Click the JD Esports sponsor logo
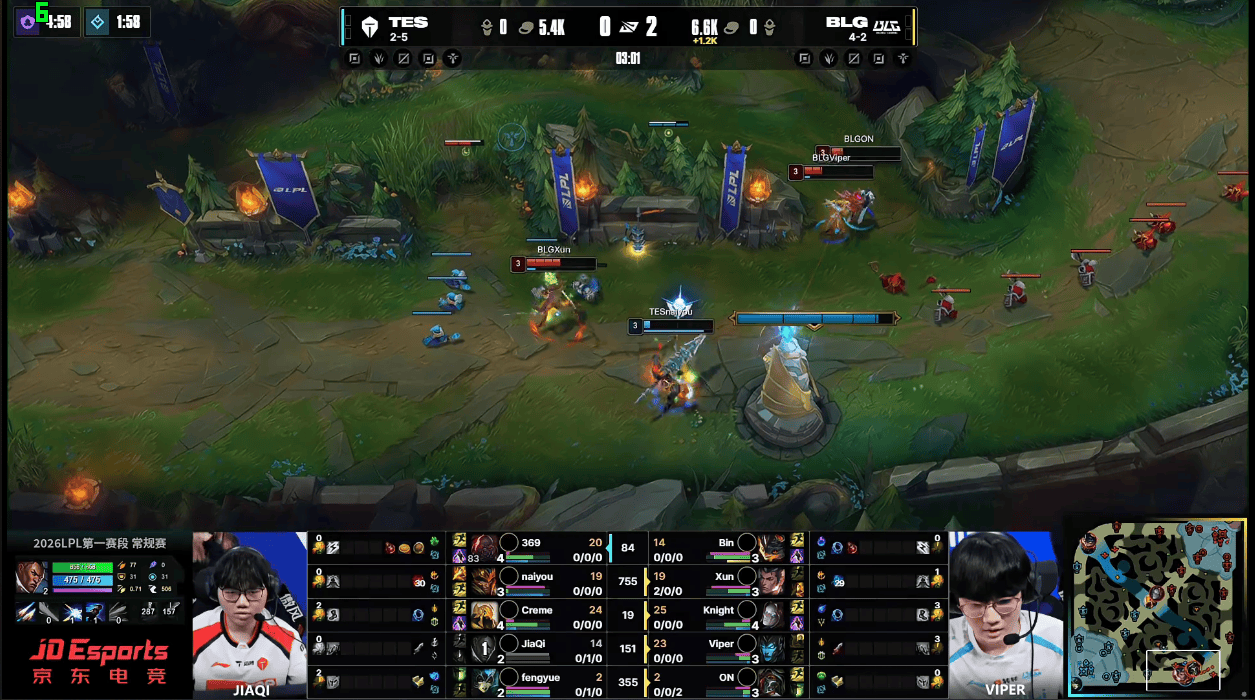The width and height of the screenshot is (1255, 700). pyautogui.click(x=98, y=662)
